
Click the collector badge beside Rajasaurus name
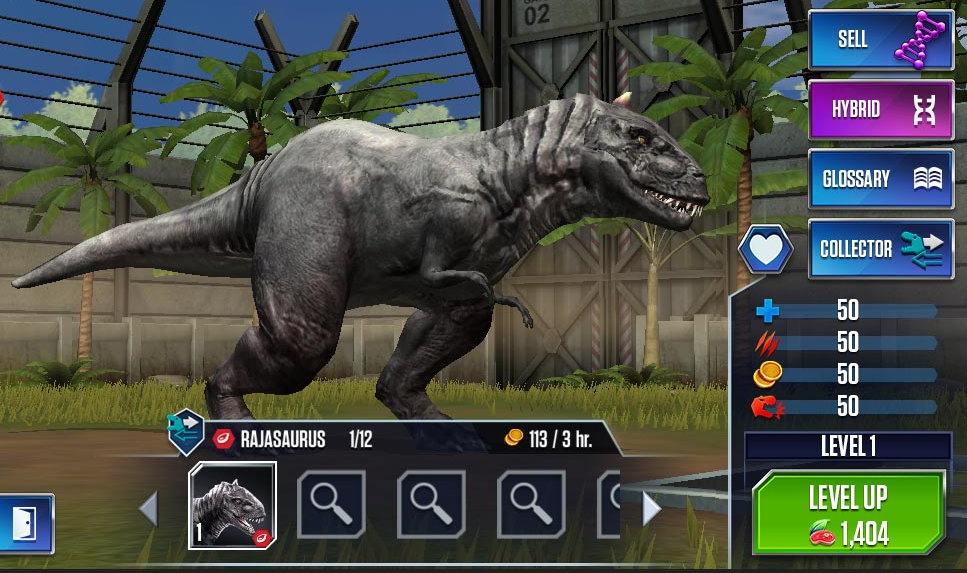pyautogui.click(x=186, y=430)
